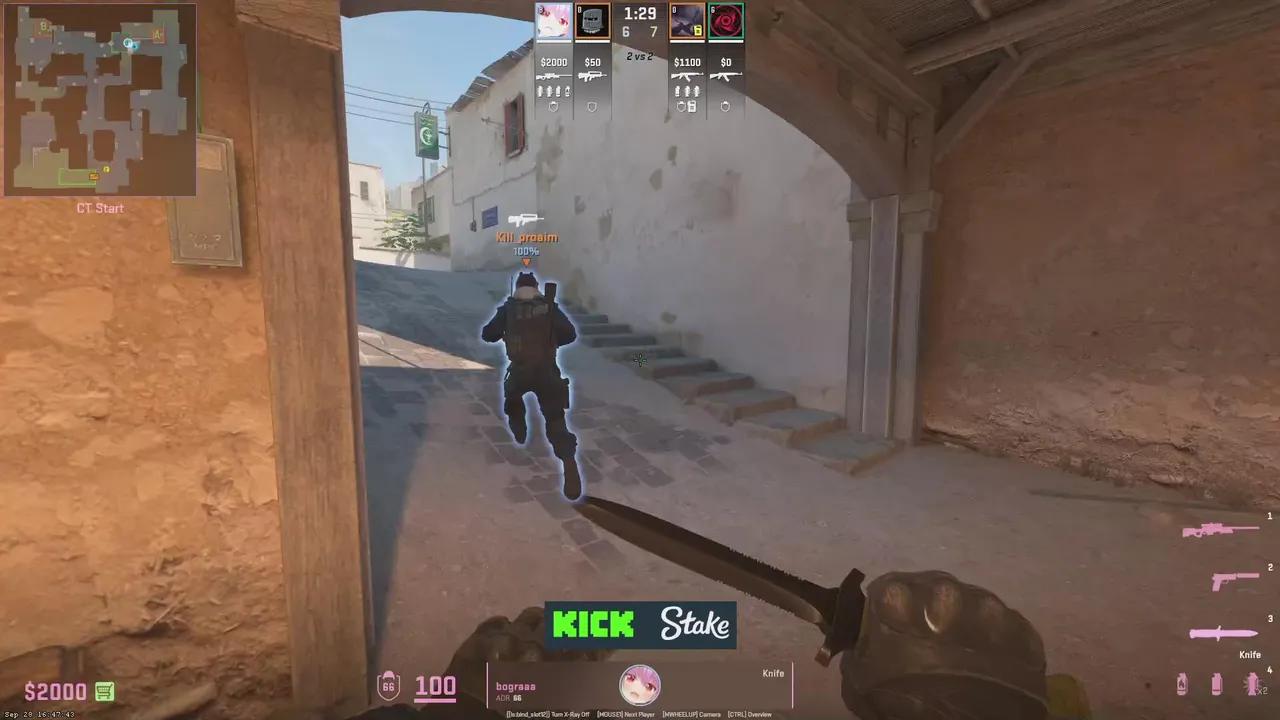
Task: Select the Knife in slot 3
Action: coord(1222,633)
